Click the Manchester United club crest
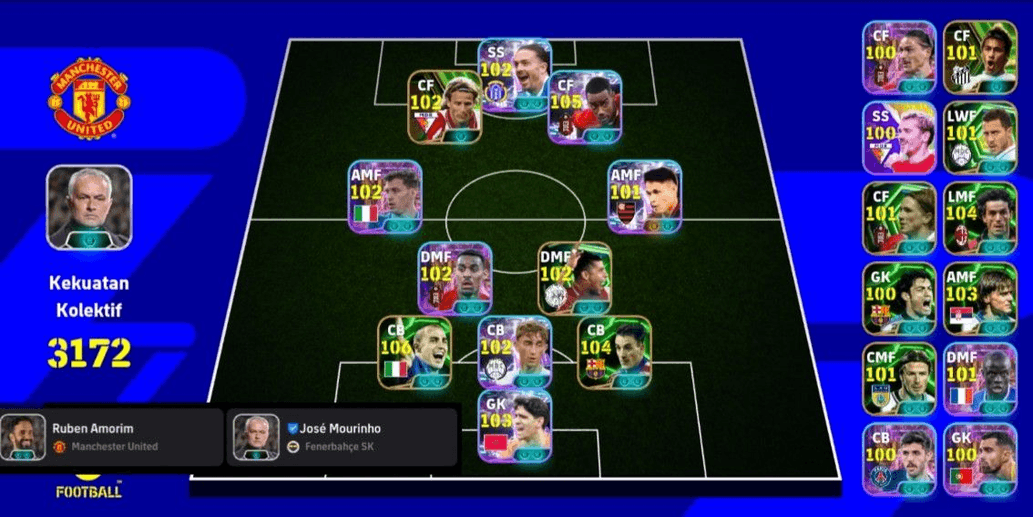 tap(88, 102)
